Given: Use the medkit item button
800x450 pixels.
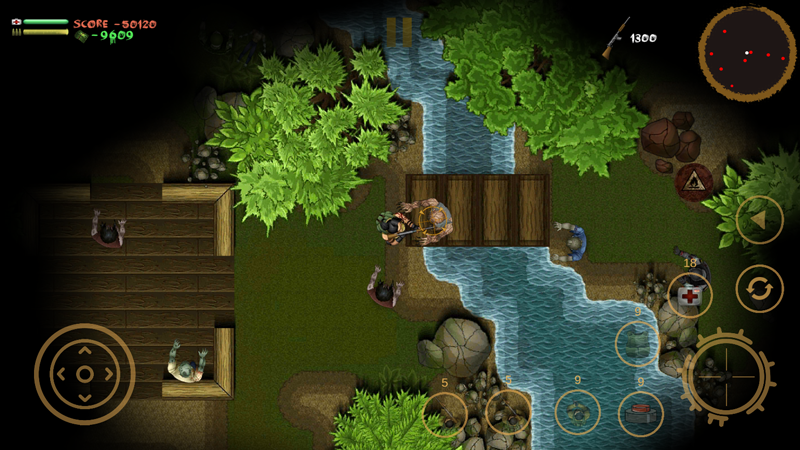Looking at the screenshot, I should point(690,296).
